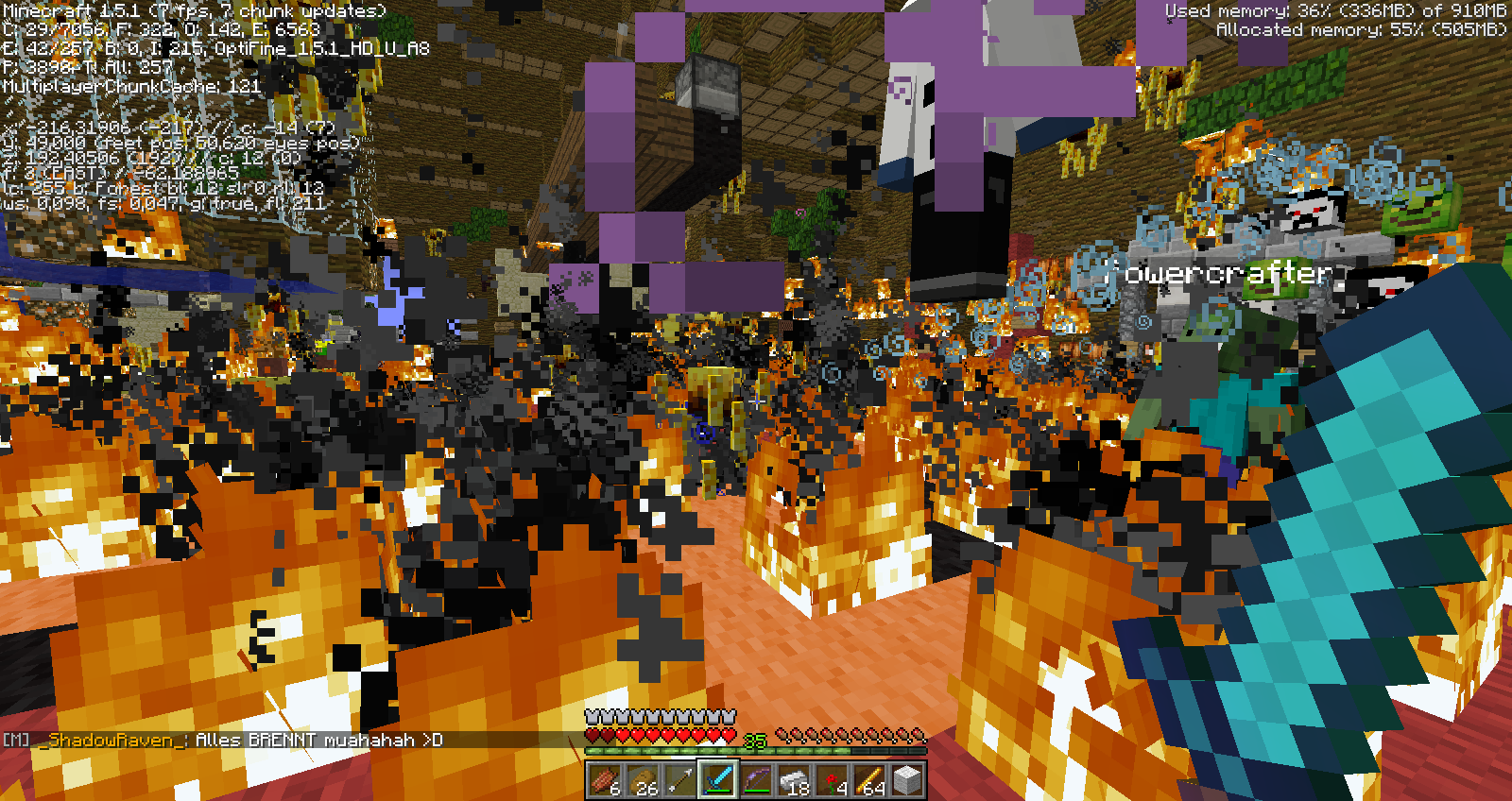This screenshot has width=1512, height=801.
Task: Select the iron ingot stack
Action: [x=794, y=780]
